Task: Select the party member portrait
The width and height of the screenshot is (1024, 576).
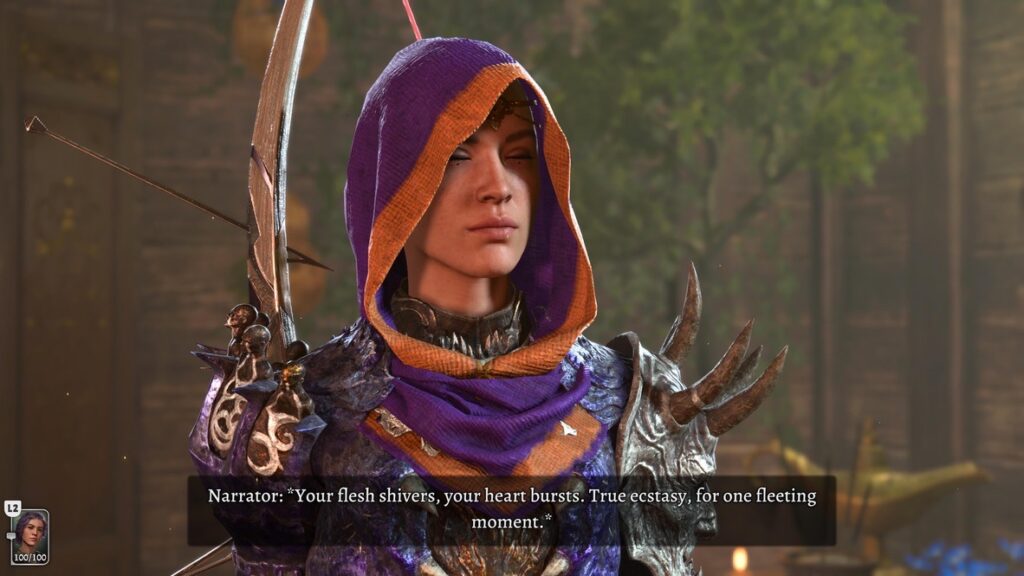Action: coord(29,532)
